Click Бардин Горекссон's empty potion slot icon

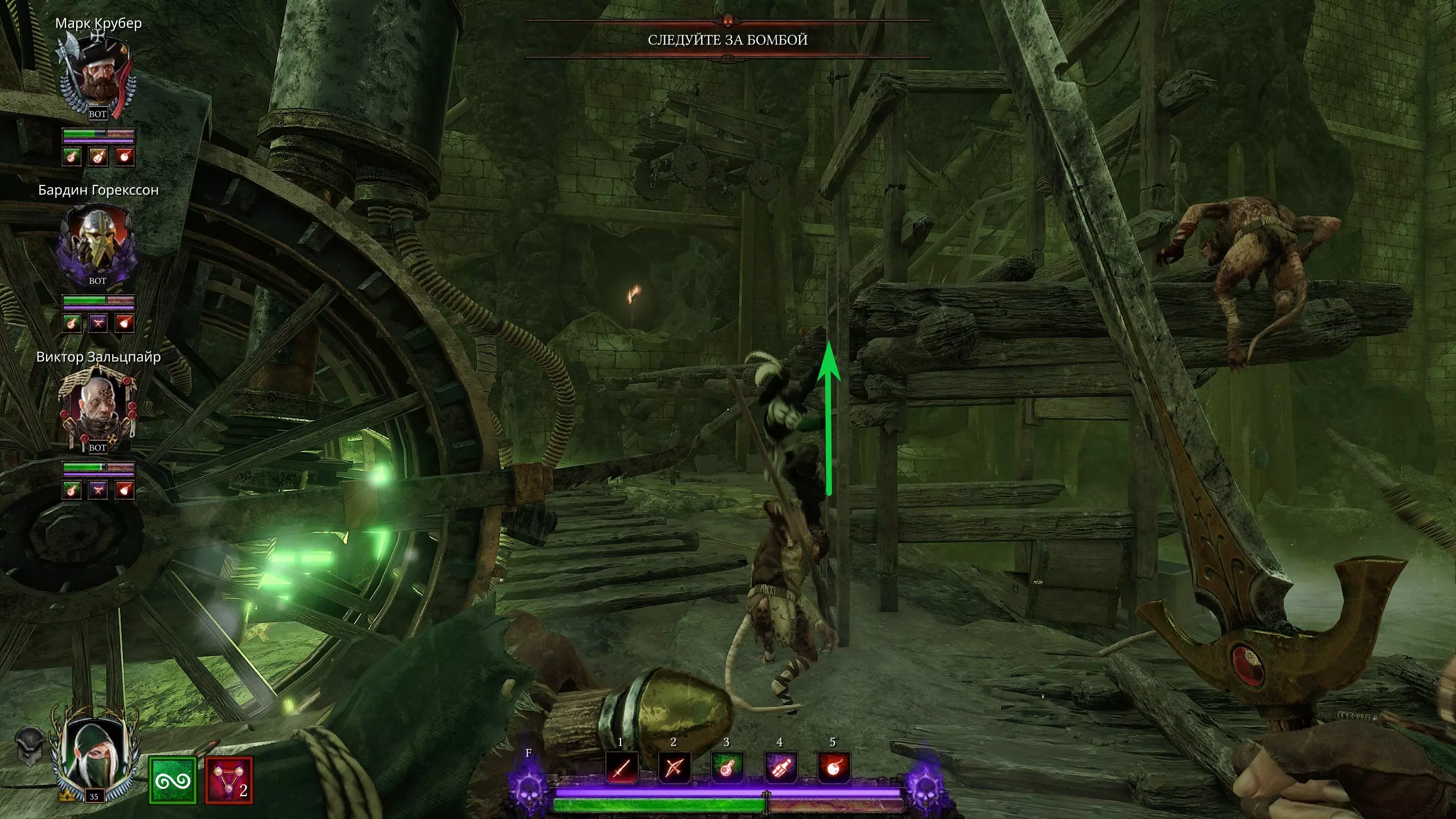[98, 324]
